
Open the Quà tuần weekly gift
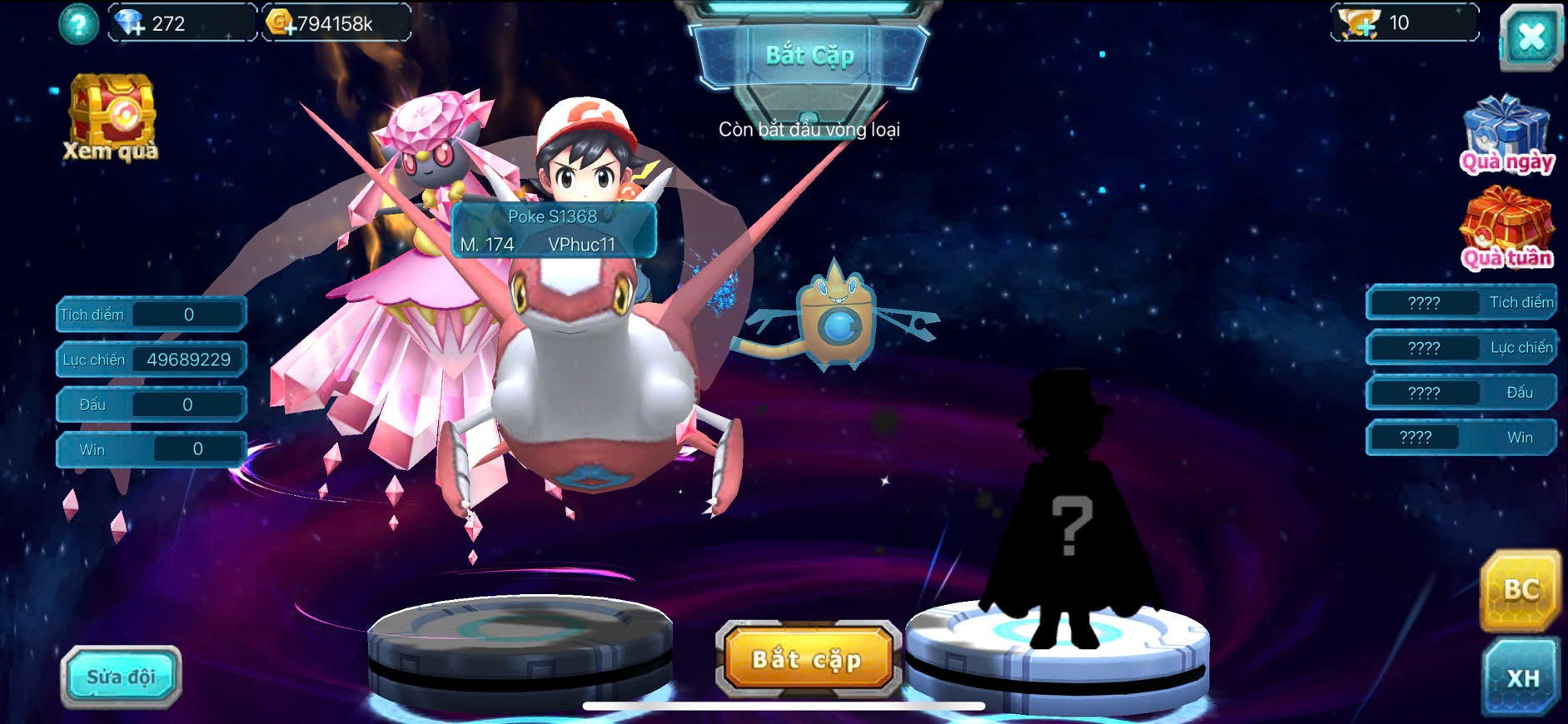1506,229
